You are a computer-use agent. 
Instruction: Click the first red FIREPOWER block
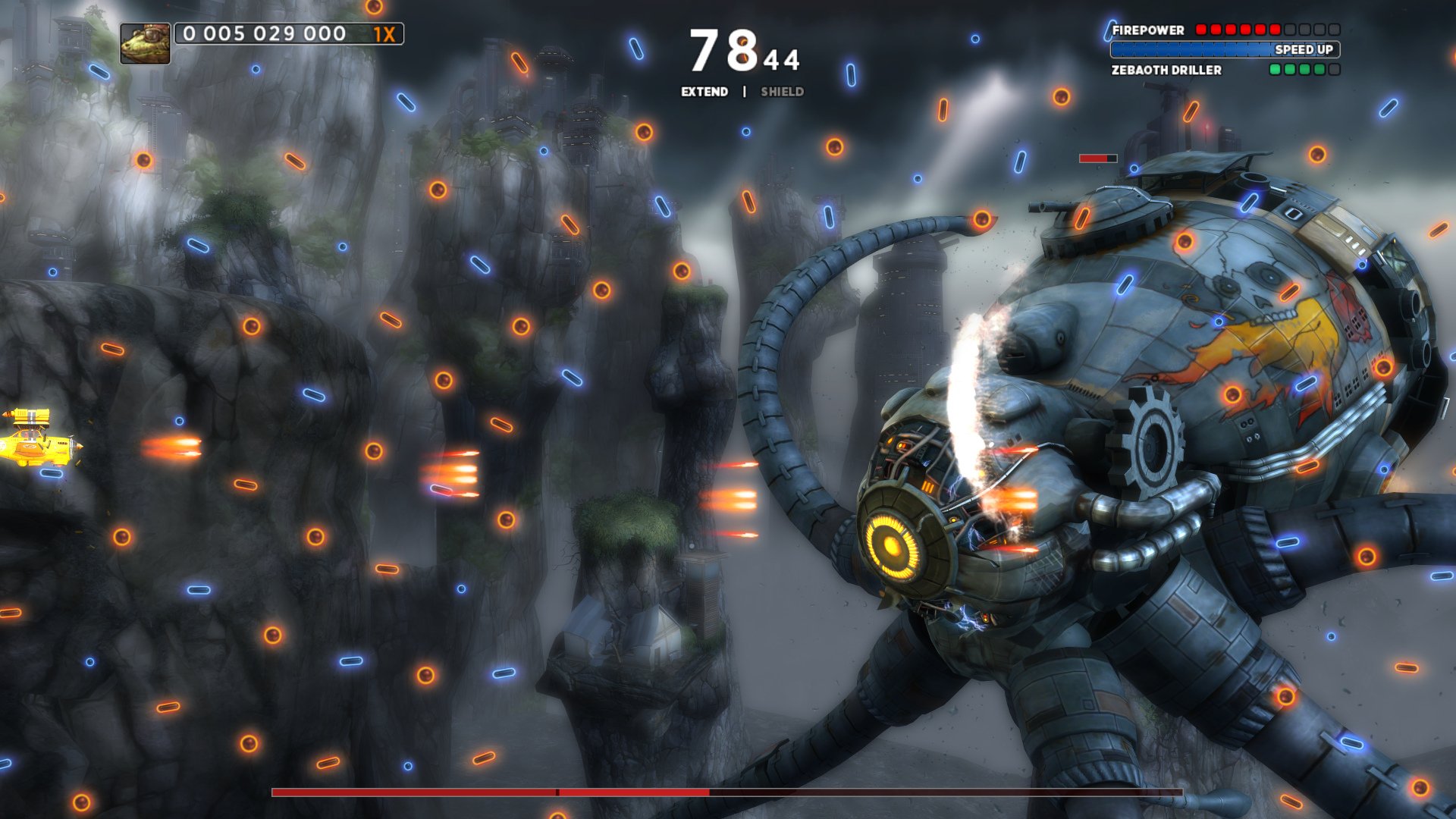pyautogui.click(x=1202, y=30)
